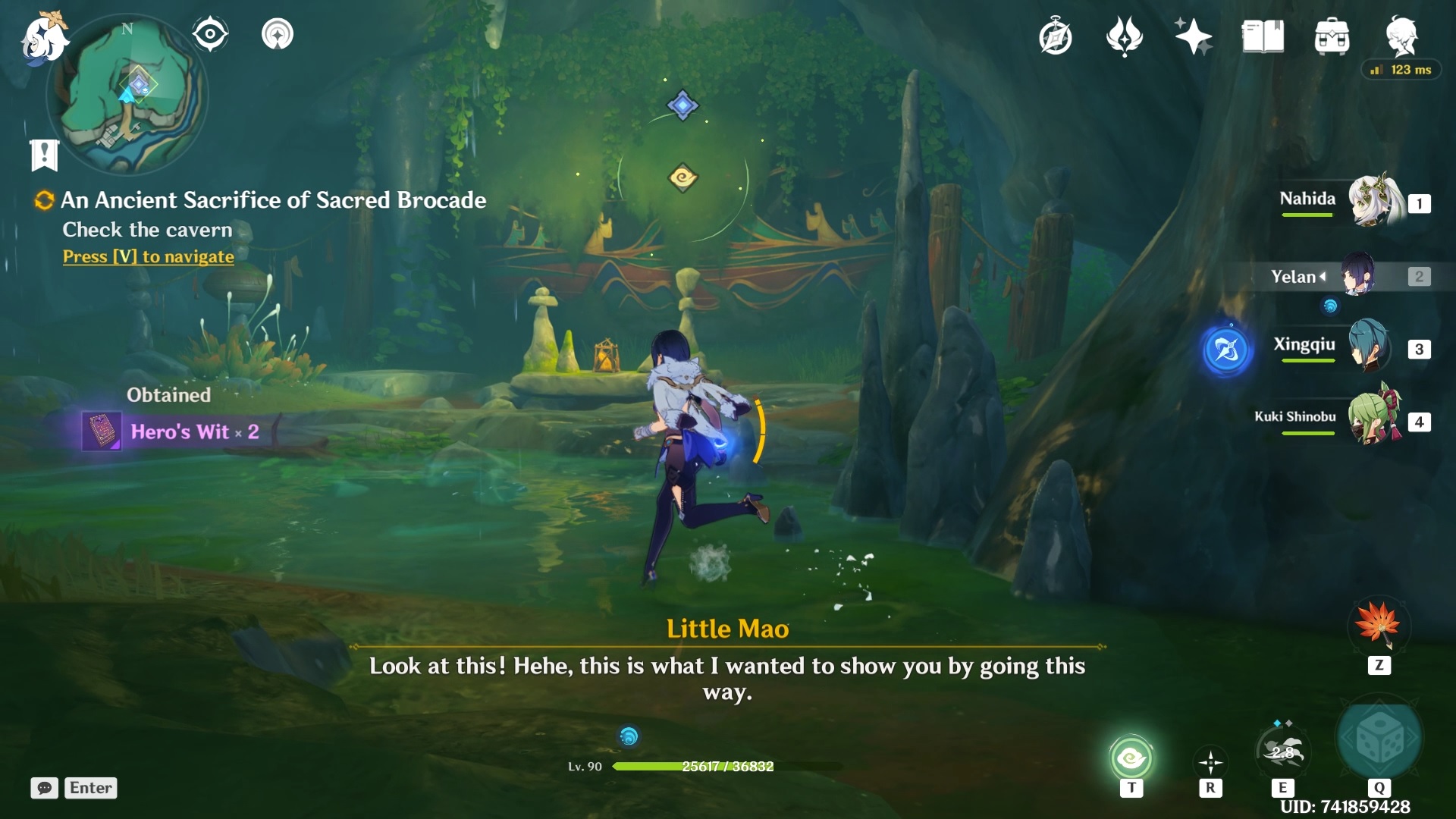Open the Archive book
The image size is (1456, 819).
pyautogui.click(x=1260, y=34)
